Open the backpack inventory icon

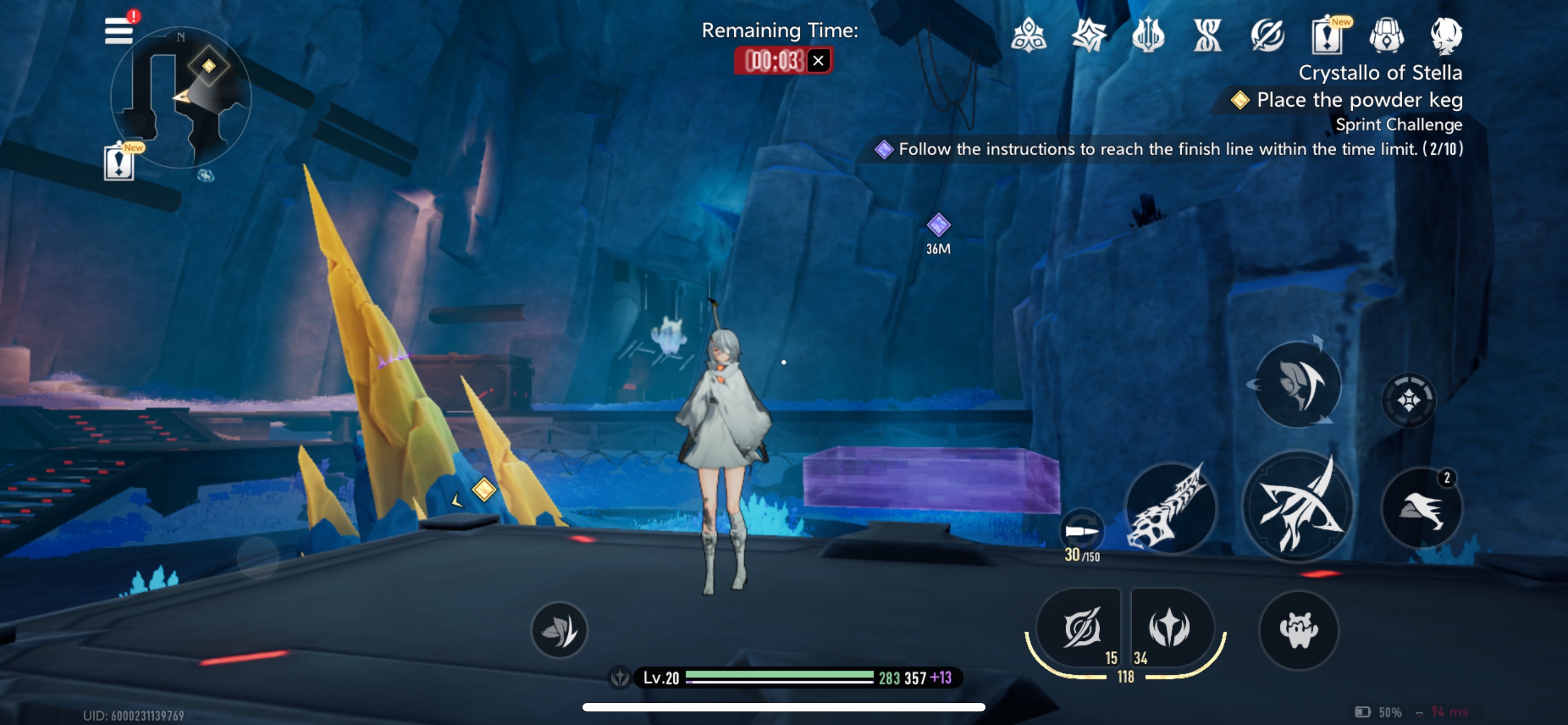coord(1387,36)
